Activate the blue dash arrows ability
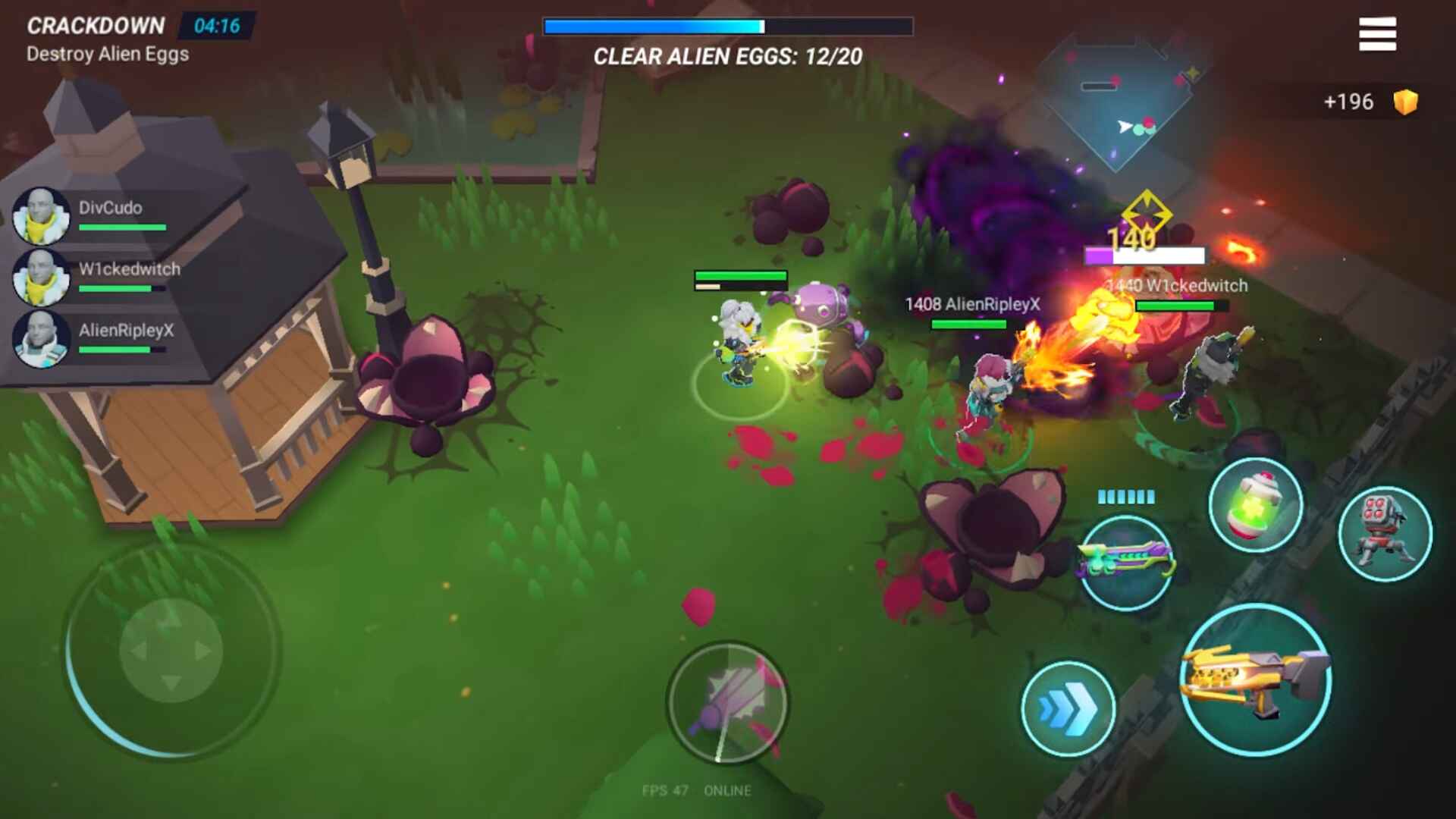Image resolution: width=1456 pixels, height=819 pixels. tap(1068, 708)
